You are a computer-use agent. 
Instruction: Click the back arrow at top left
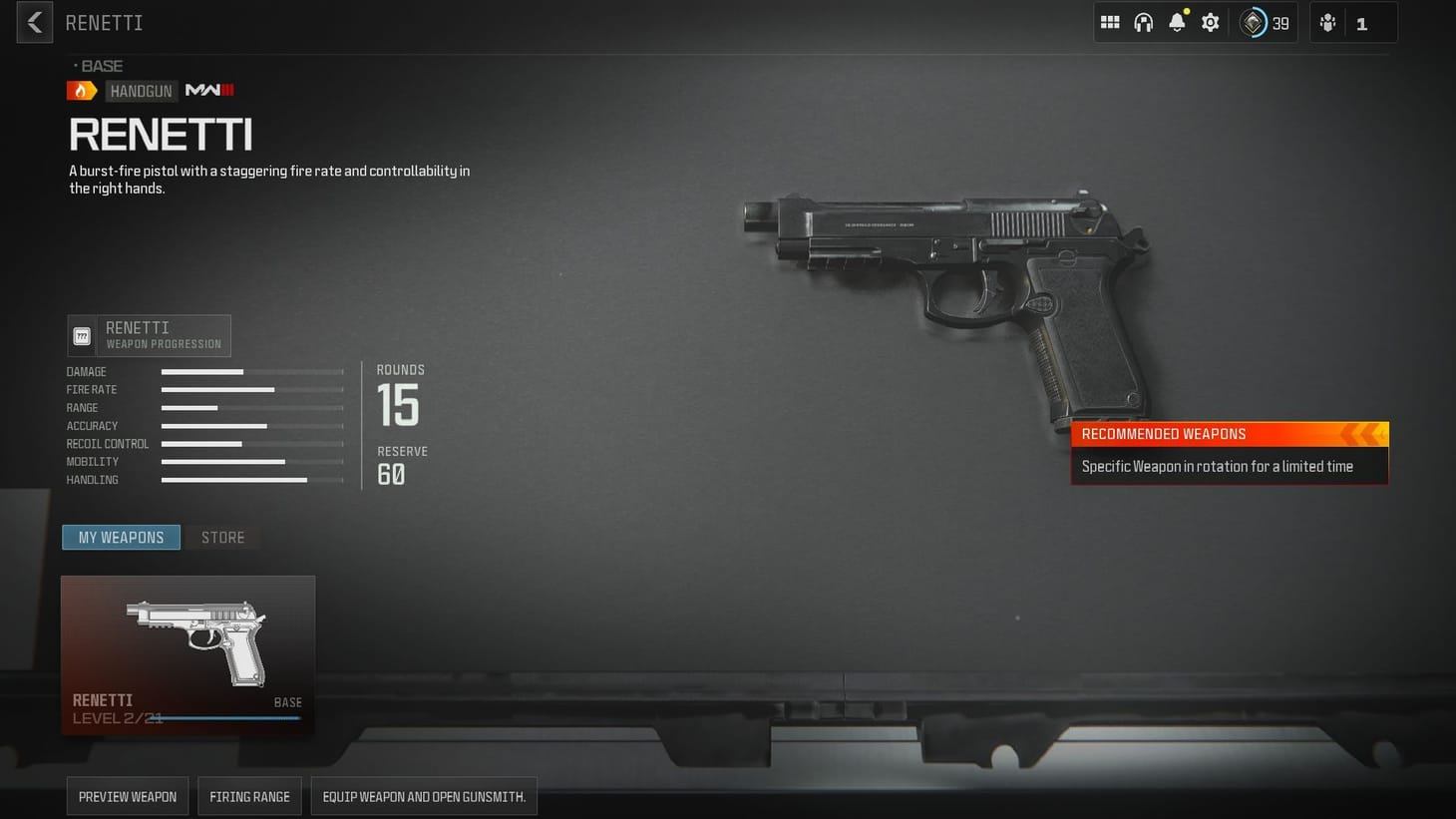(33, 22)
